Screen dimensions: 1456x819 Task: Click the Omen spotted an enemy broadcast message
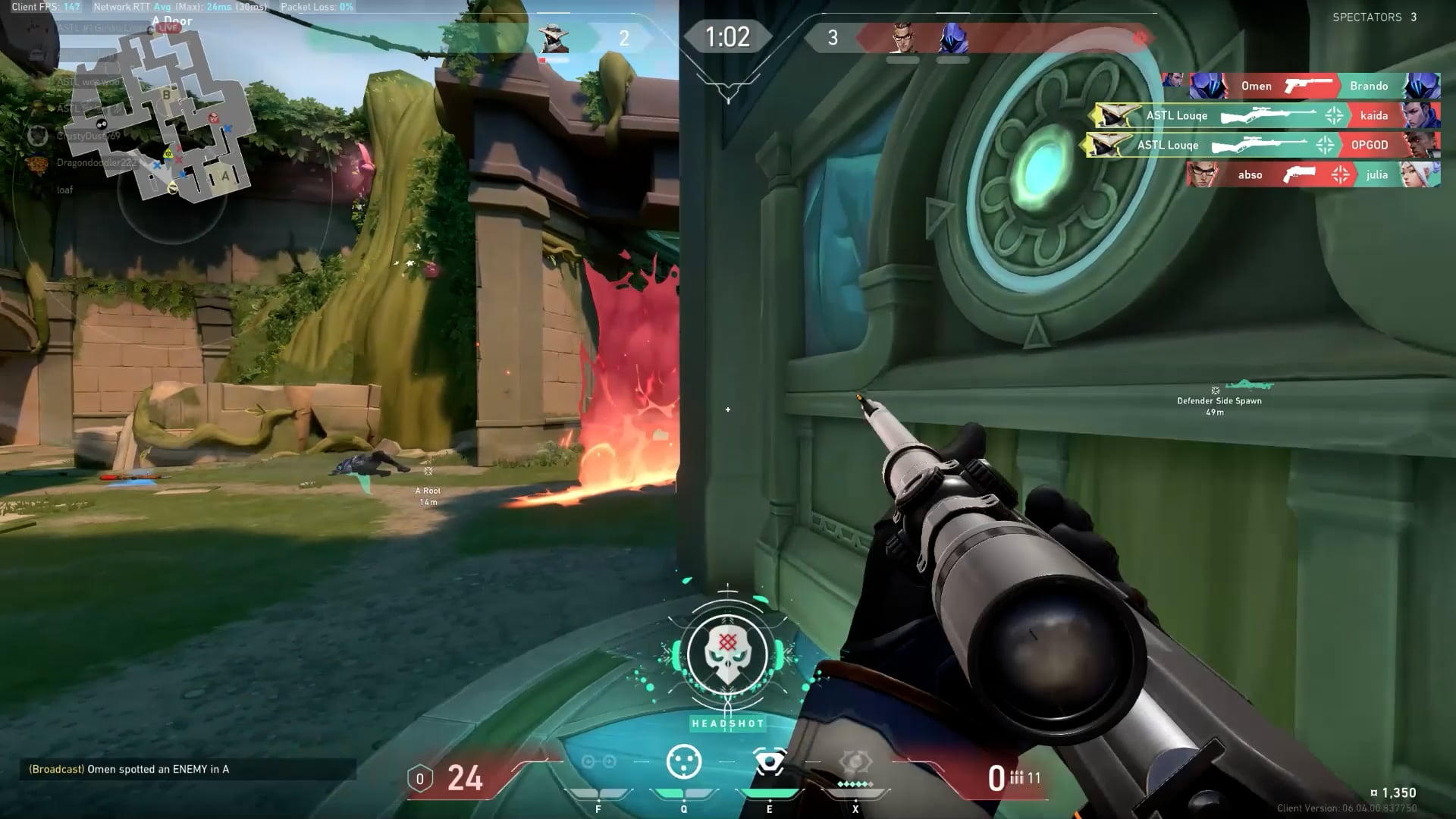[129, 769]
